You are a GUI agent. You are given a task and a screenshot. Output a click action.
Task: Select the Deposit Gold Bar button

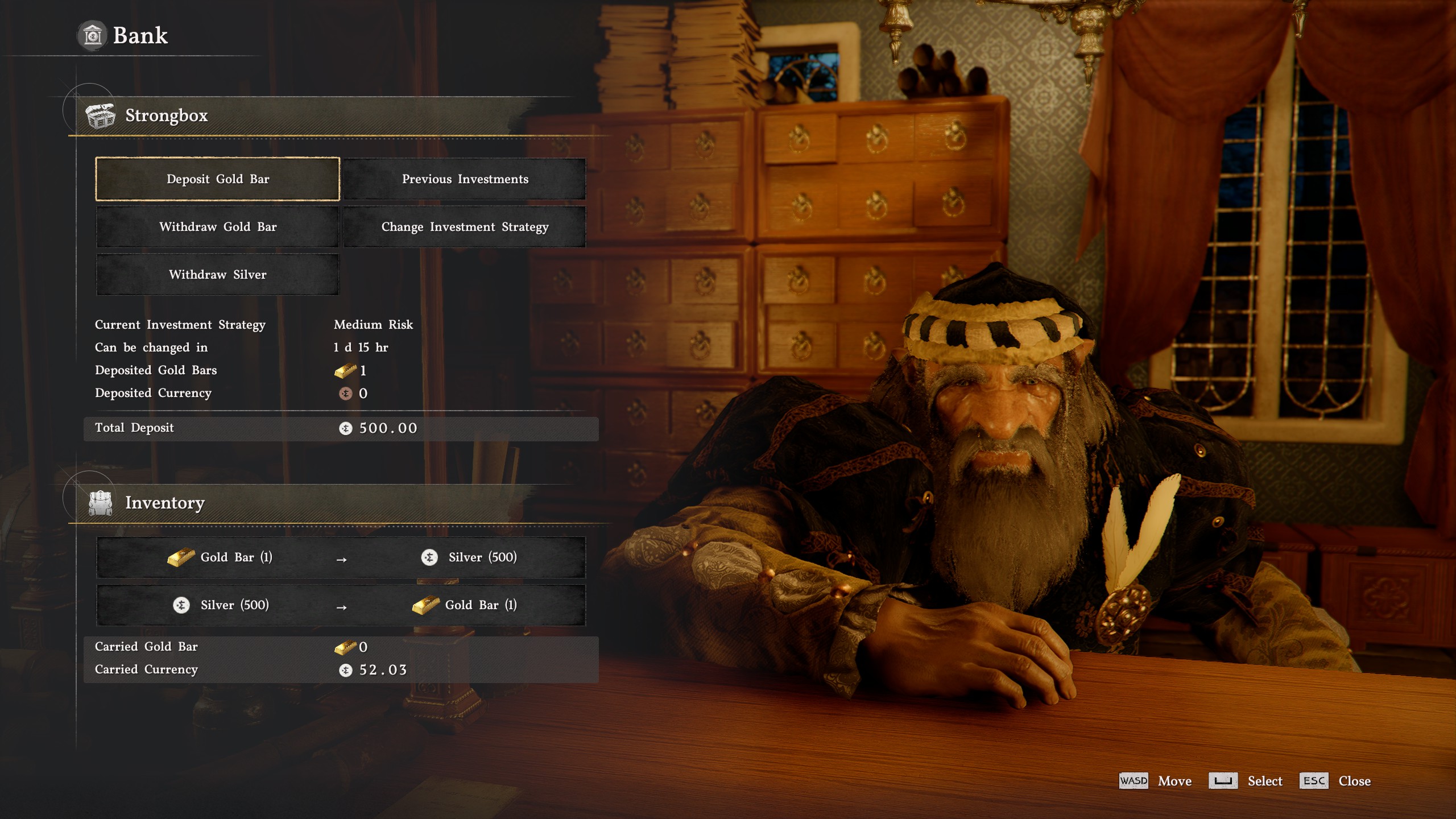[x=217, y=179]
